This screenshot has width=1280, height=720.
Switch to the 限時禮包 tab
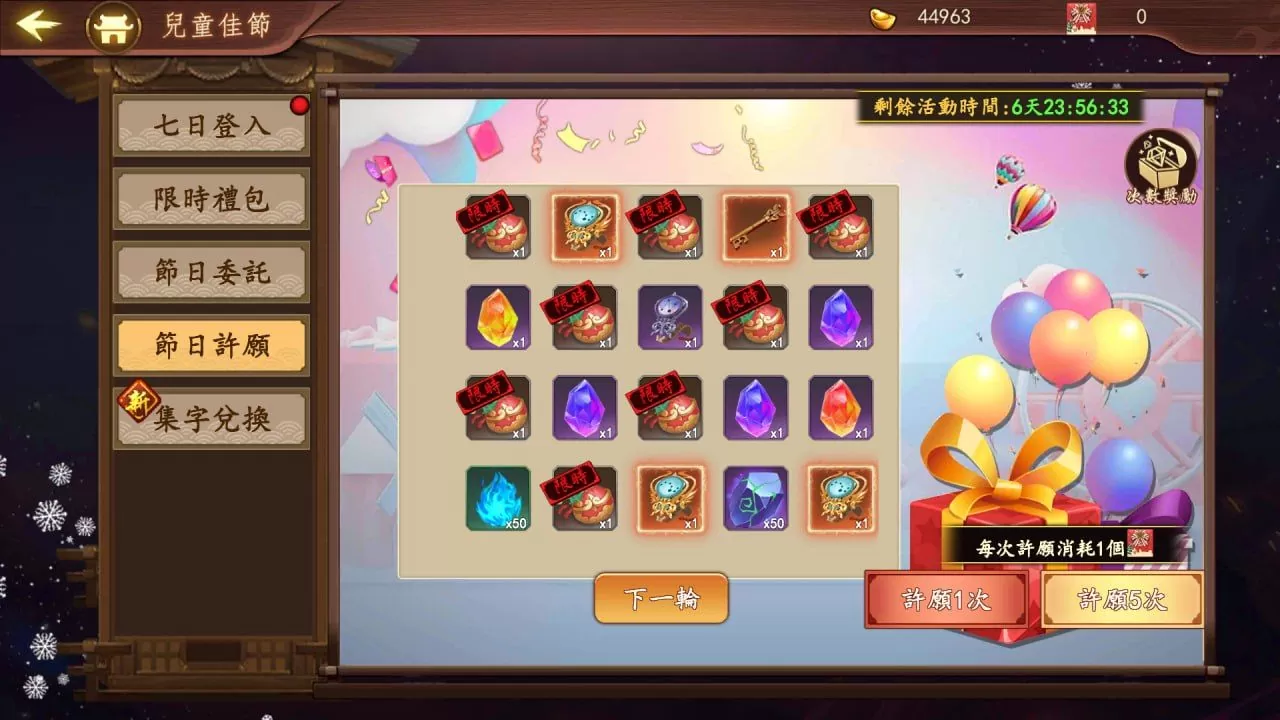(212, 199)
